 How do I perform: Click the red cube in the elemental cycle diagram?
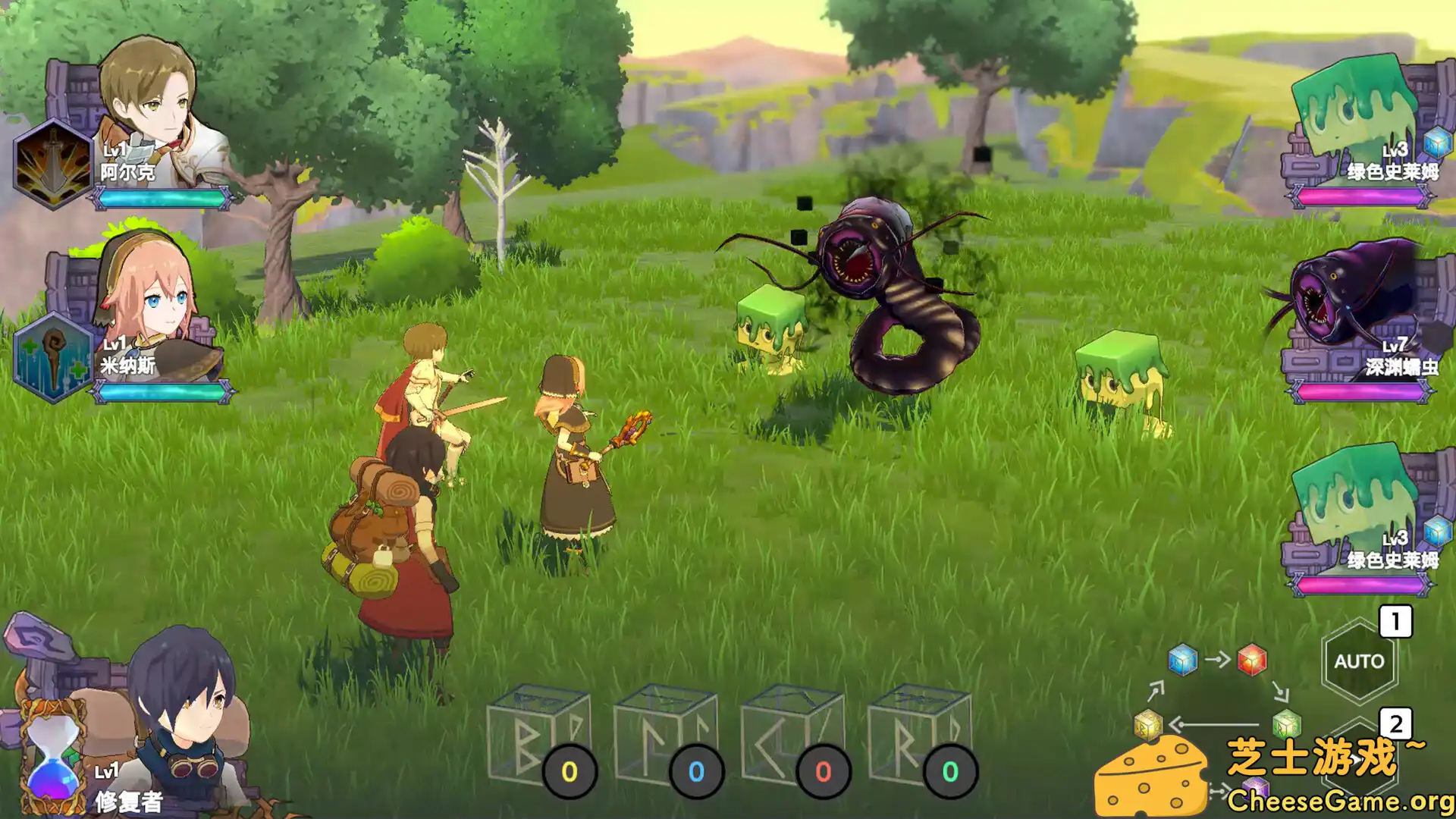pyautogui.click(x=1251, y=660)
